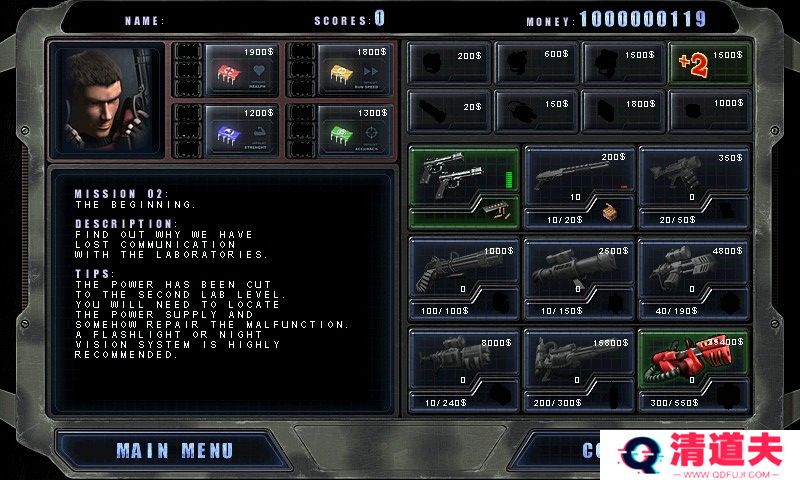Viewport: 800px width, 480px height.
Task: Buy the 600$ equipment item
Action: pyautogui.click(x=536, y=64)
